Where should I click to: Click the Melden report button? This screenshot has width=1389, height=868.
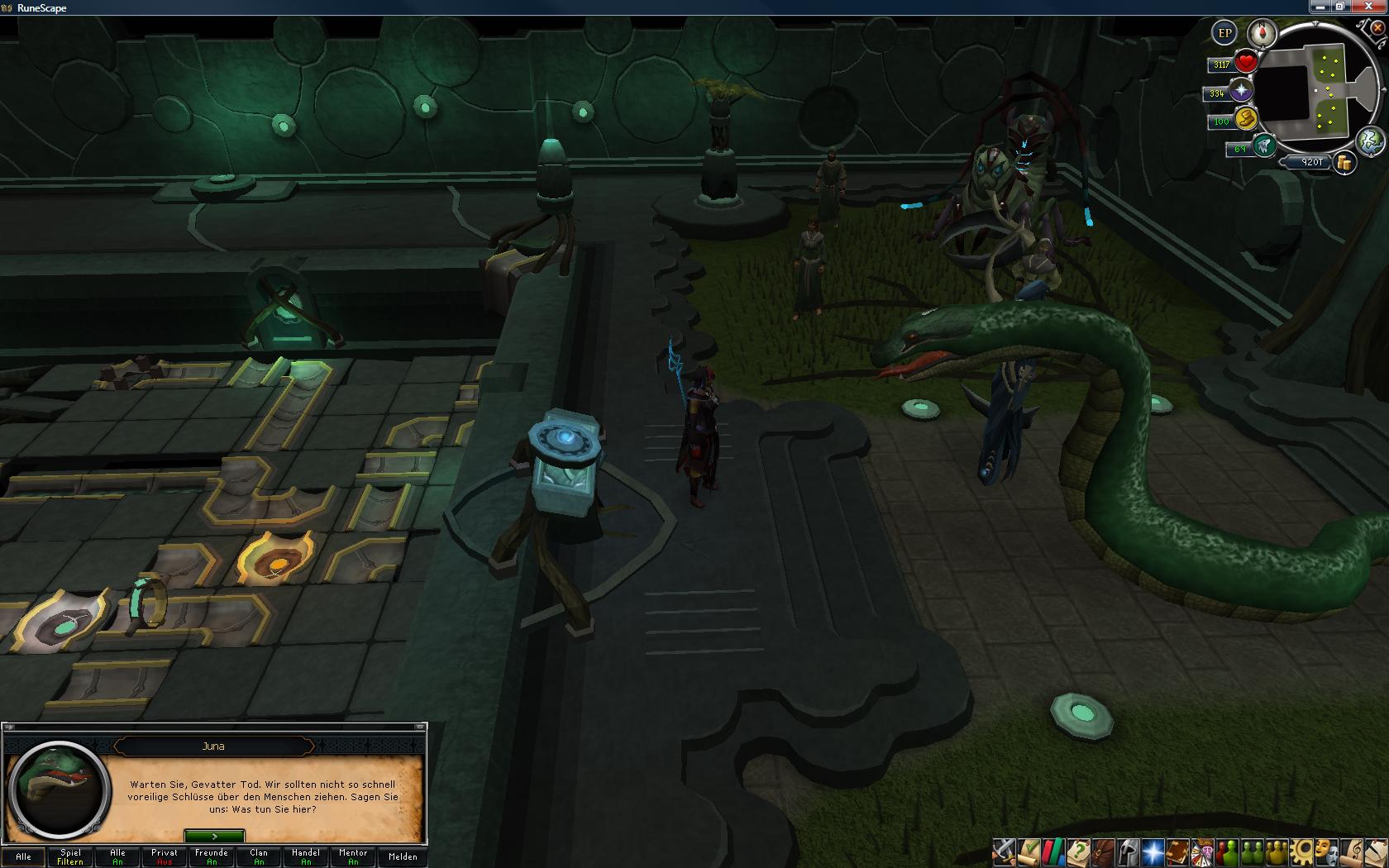(403, 856)
